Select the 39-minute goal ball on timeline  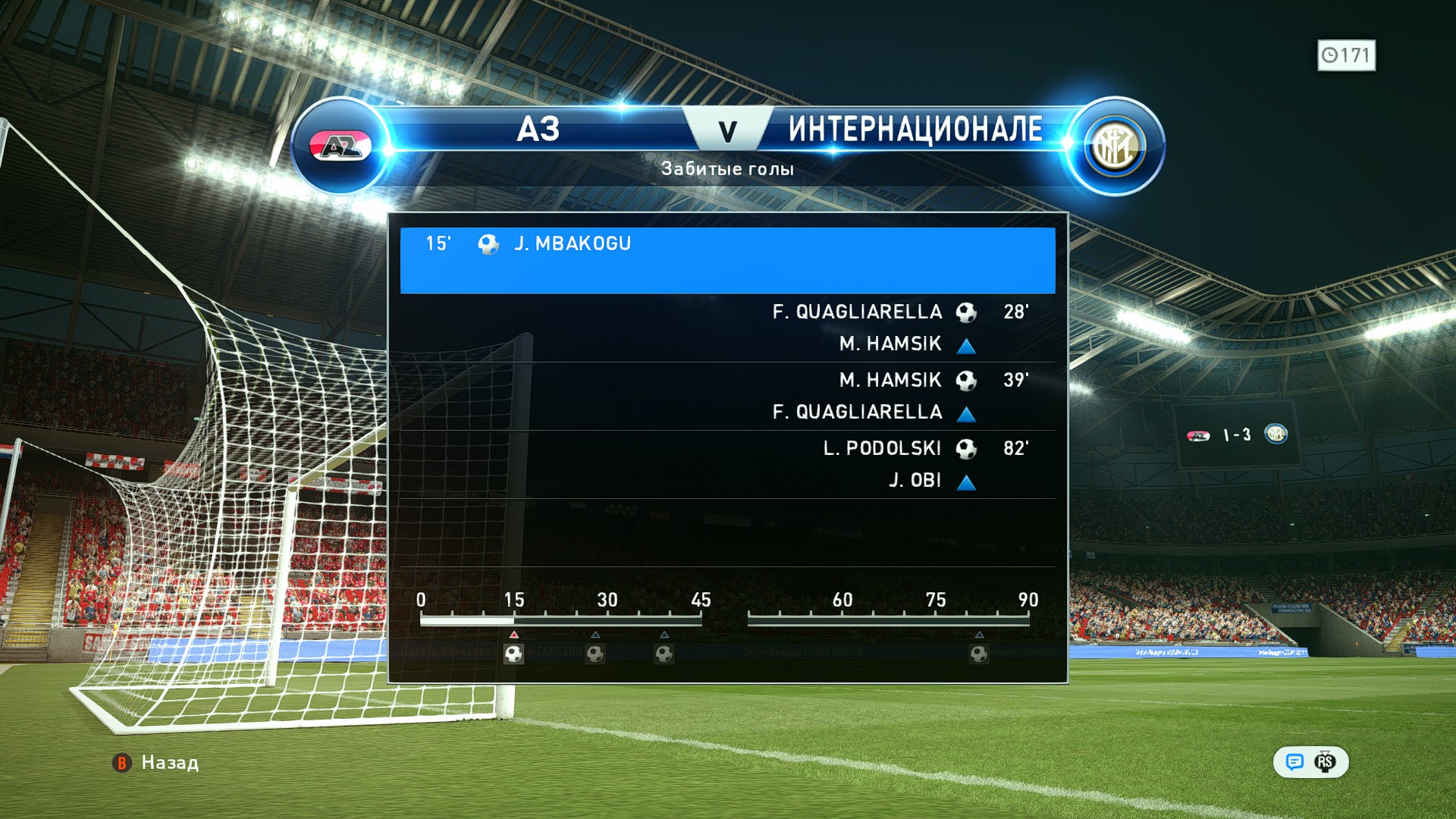click(664, 654)
